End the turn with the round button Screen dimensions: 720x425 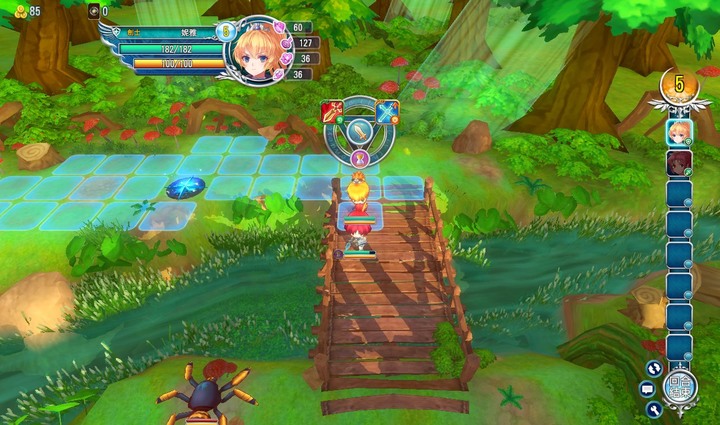coord(680,388)
